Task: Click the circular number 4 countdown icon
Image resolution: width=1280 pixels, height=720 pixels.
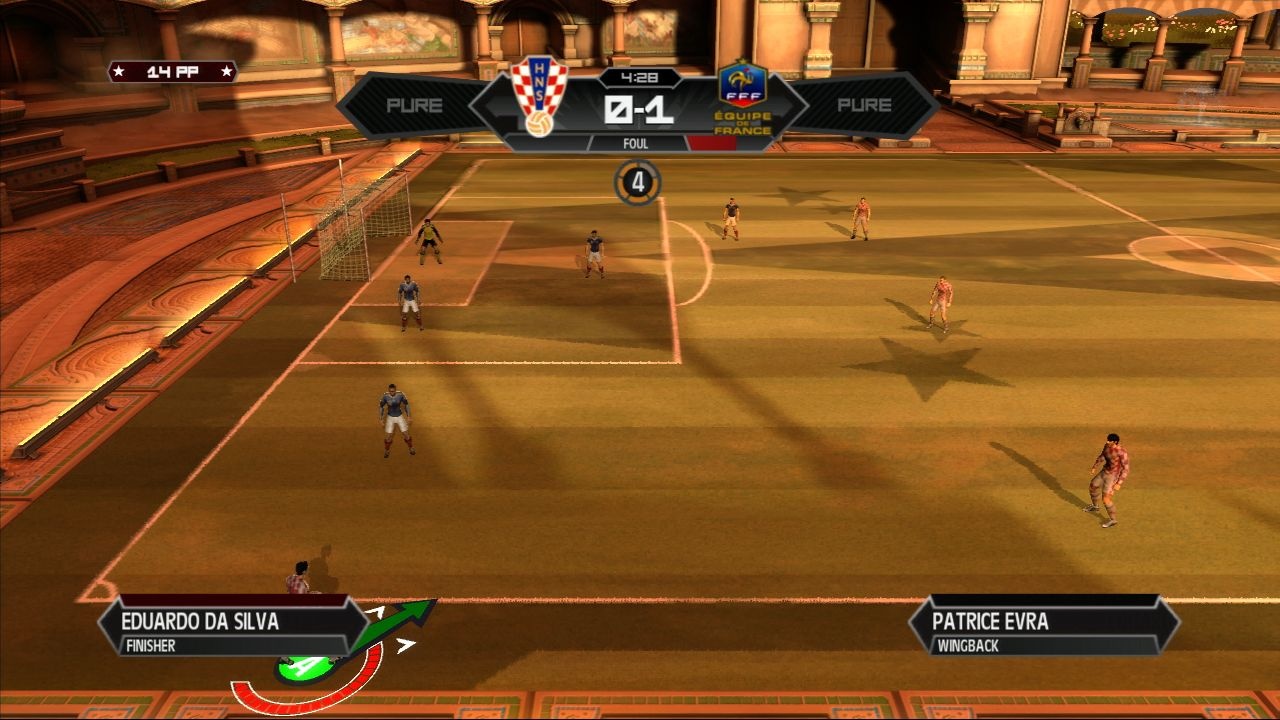Action: click(638, 183)
